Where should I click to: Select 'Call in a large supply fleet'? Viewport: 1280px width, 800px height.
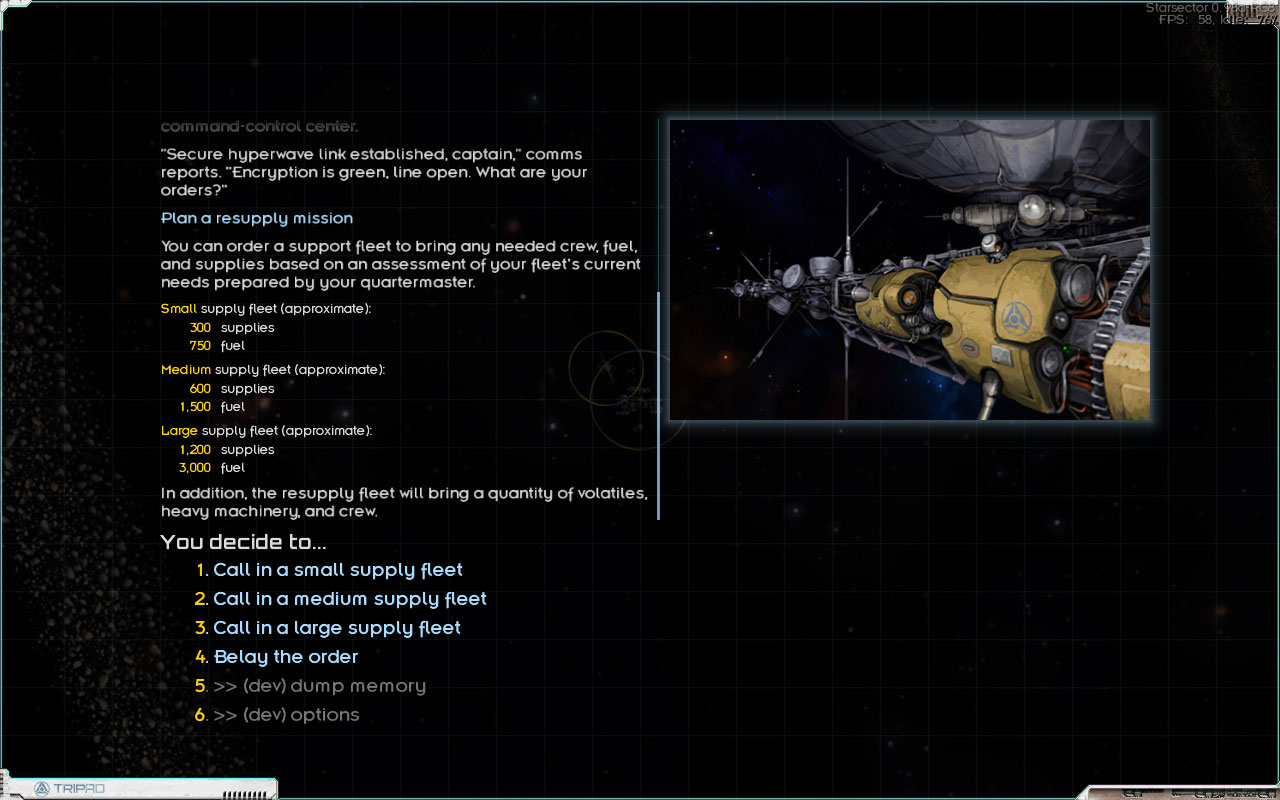coord(336,628)
